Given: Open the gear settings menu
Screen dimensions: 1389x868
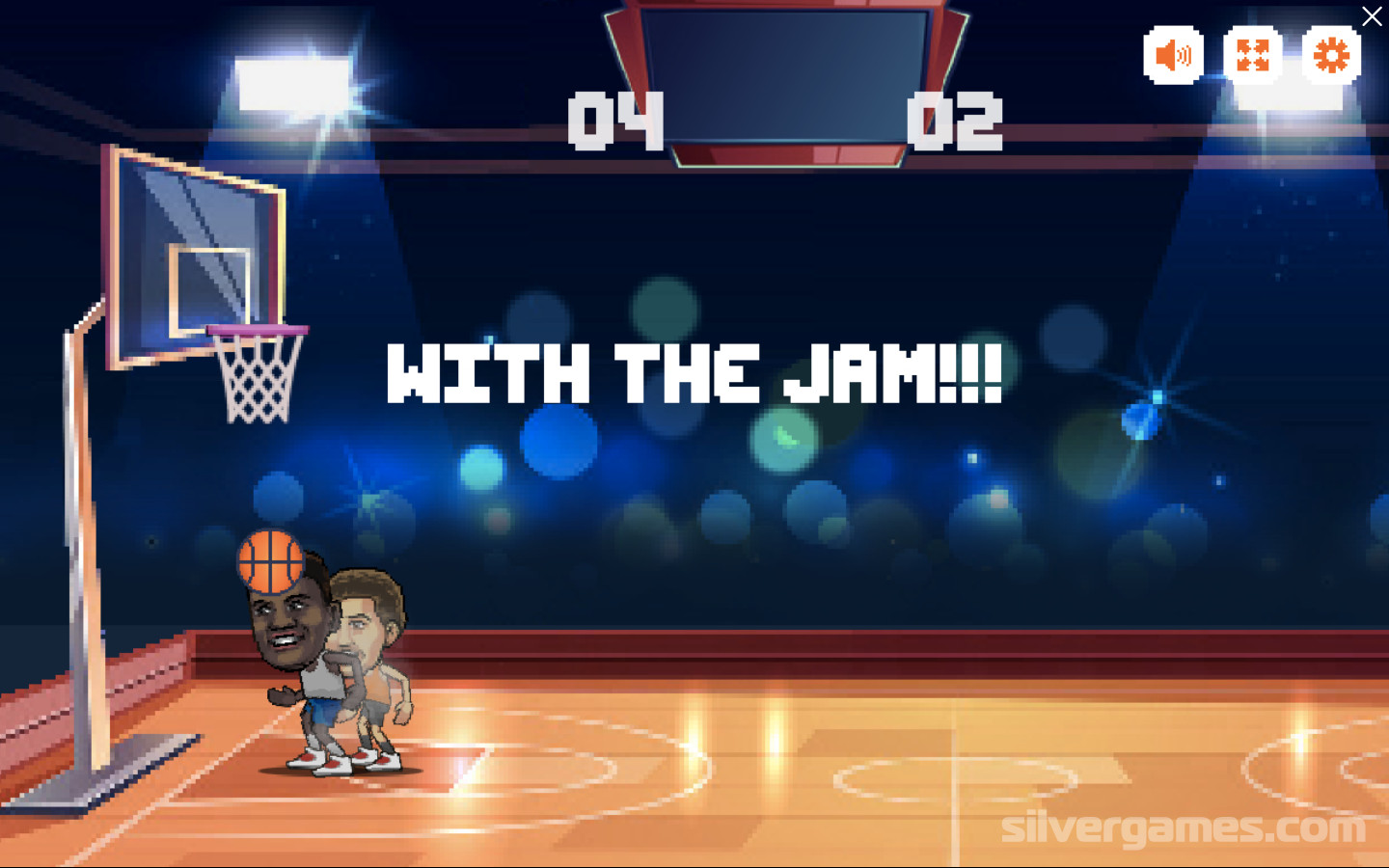Looking at the screenshot, I should pos(1331,55).
